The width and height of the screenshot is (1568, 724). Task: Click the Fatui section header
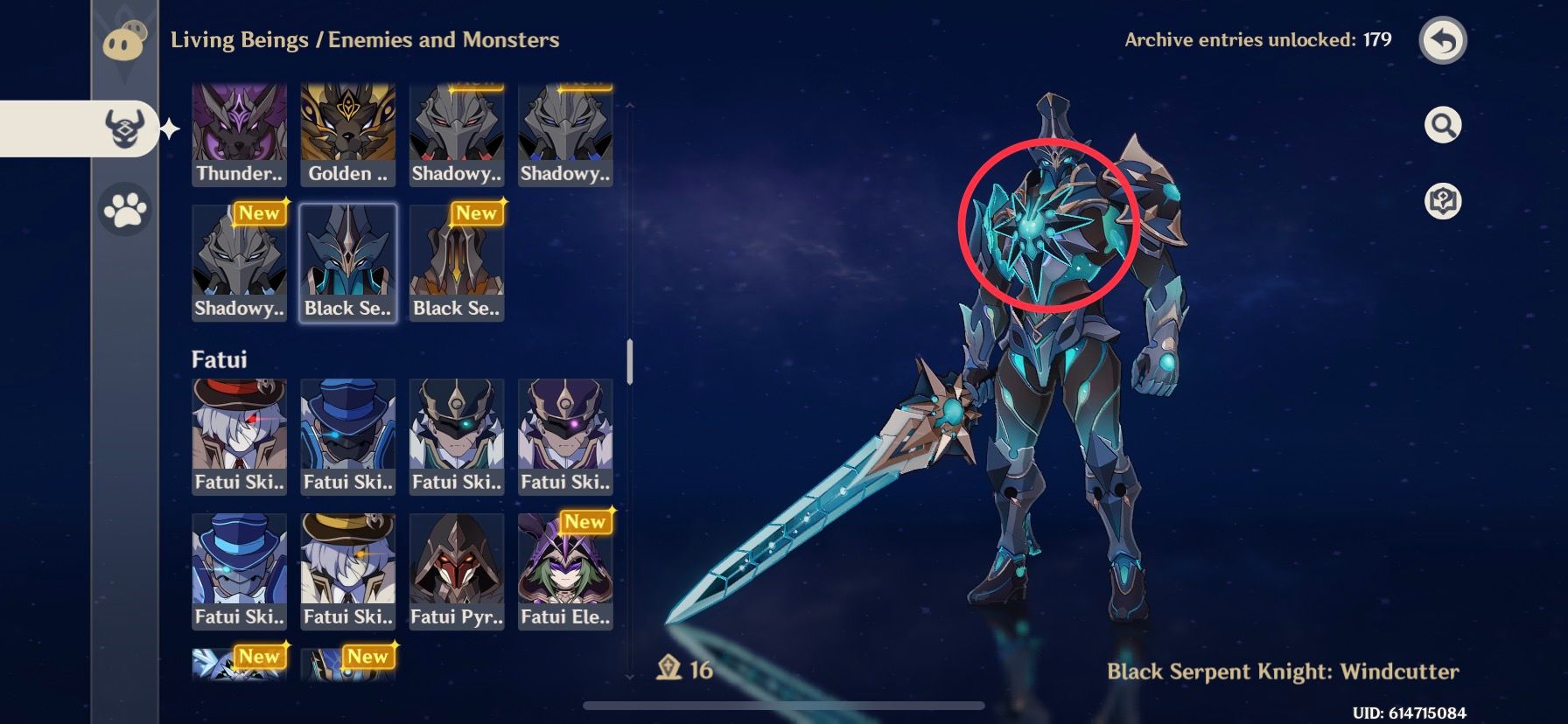point(220,359)
